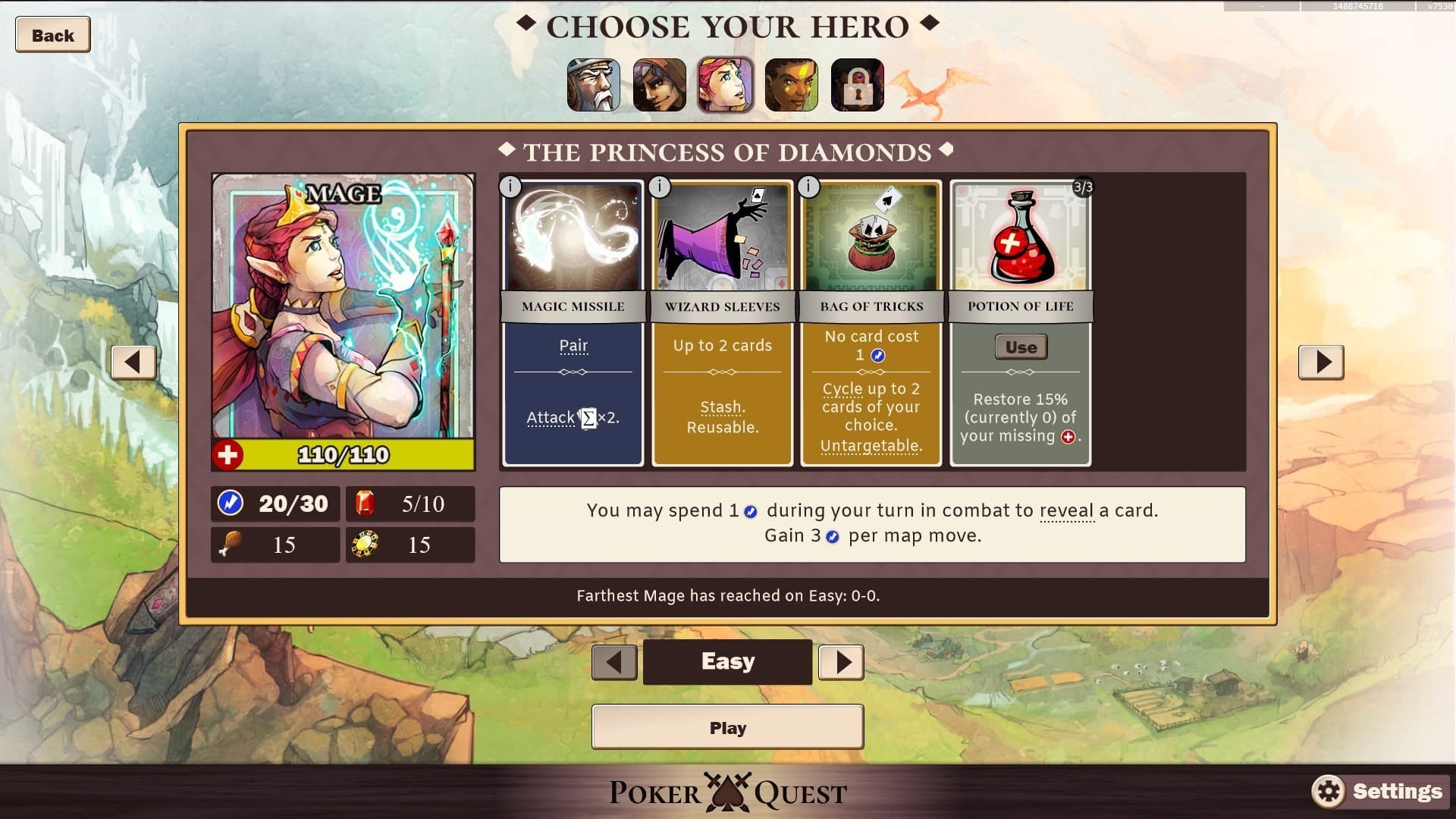Click the Wizard Sleeves card artwork
The image size is (1456, 819).
tap(721, 239)
